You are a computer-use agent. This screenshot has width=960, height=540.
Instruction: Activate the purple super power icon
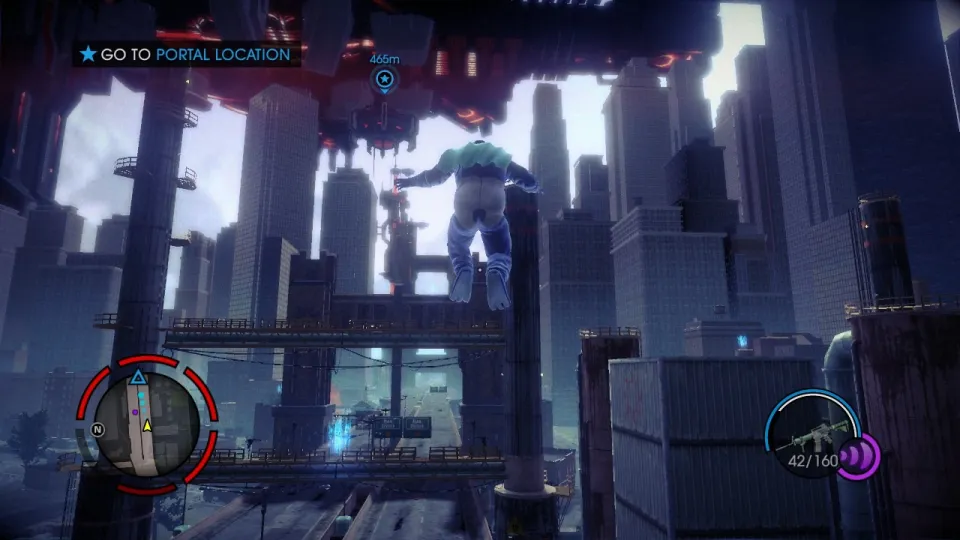[858, 457]
